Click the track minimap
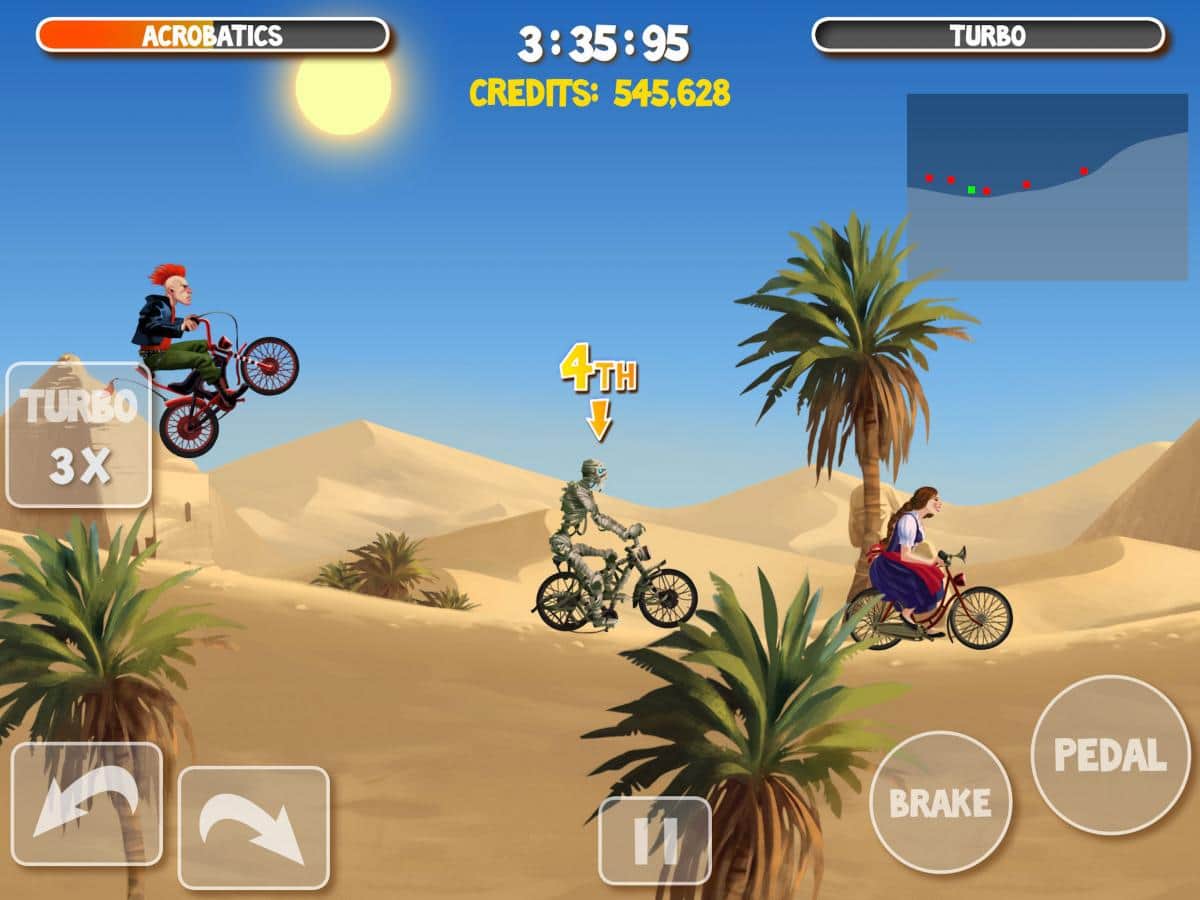The width and height of the screenshot is (1200, 900). (x=1047, y=187)
